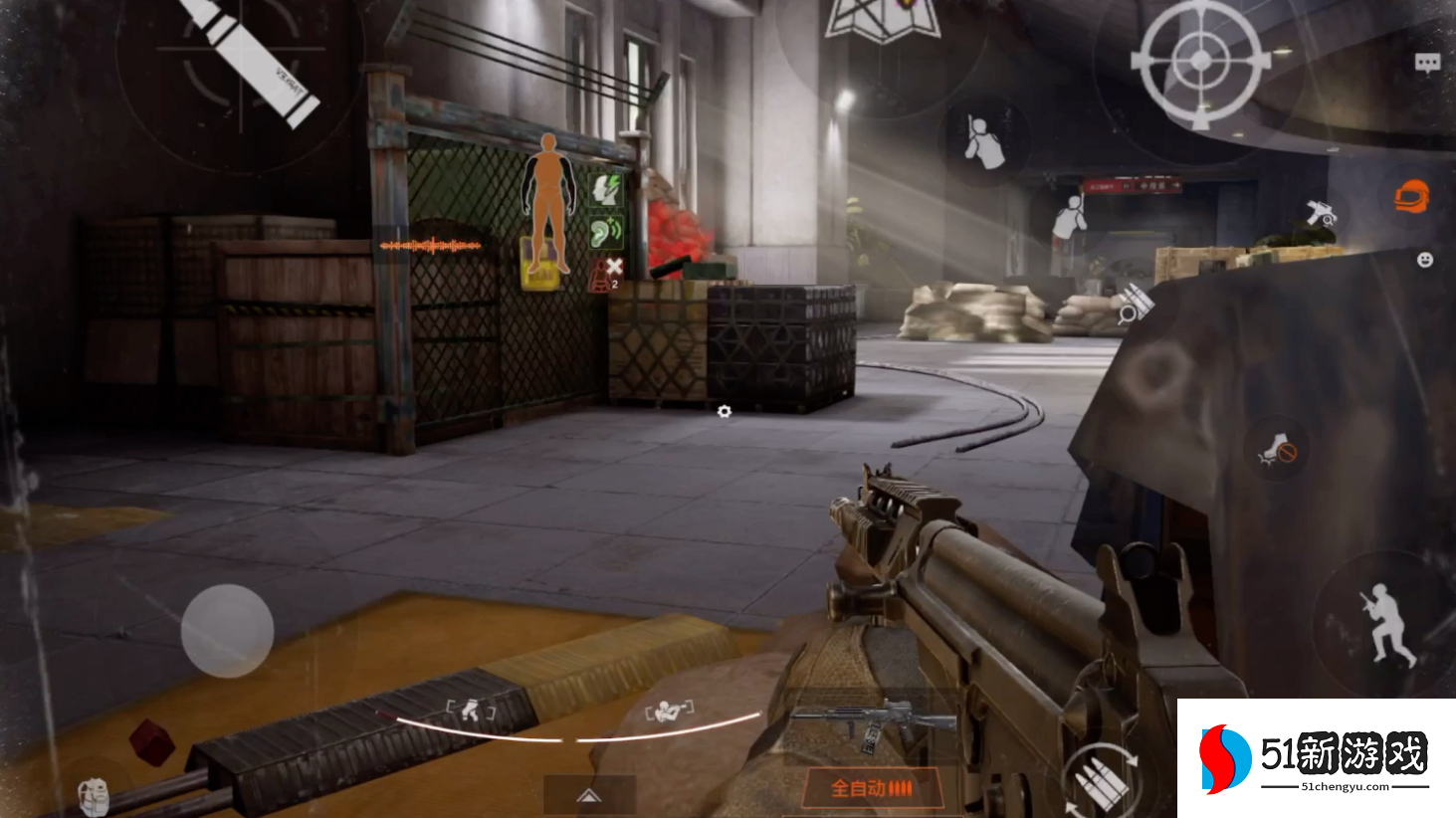Toggle the 全自动 fire mode button
Screen dimensions: 1456x818
[x=871, y=789]
